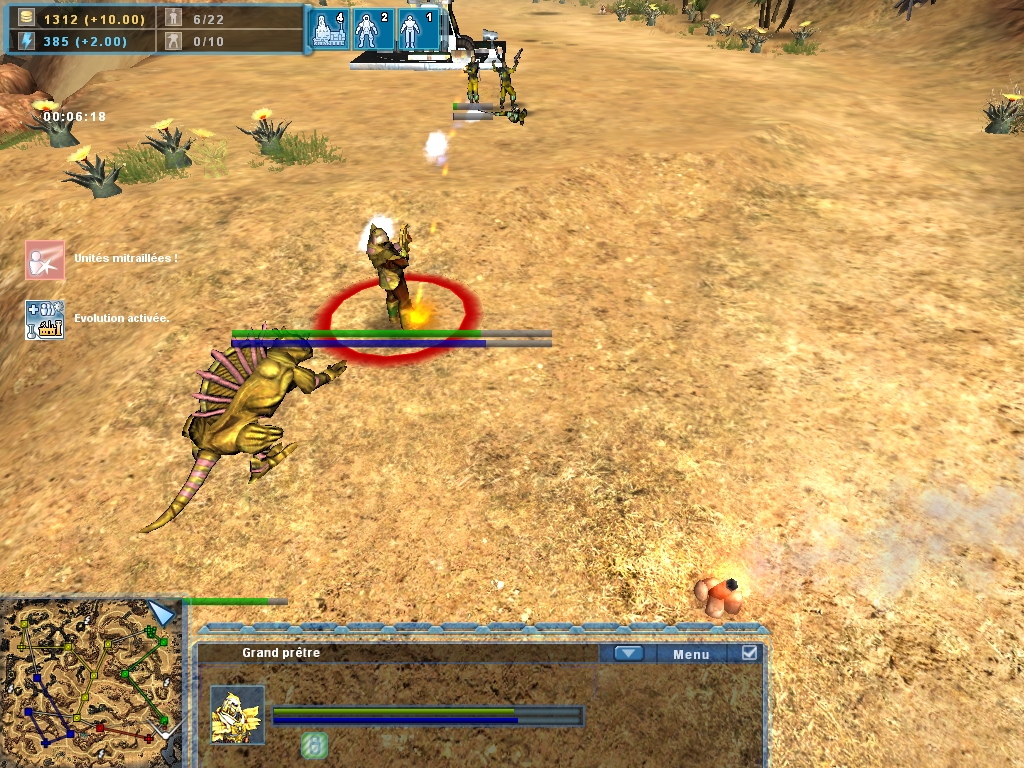The height and width of the screenshot is (768, 1024).
Task: Select control group 2 unit icon
Action: pos(372,29)
